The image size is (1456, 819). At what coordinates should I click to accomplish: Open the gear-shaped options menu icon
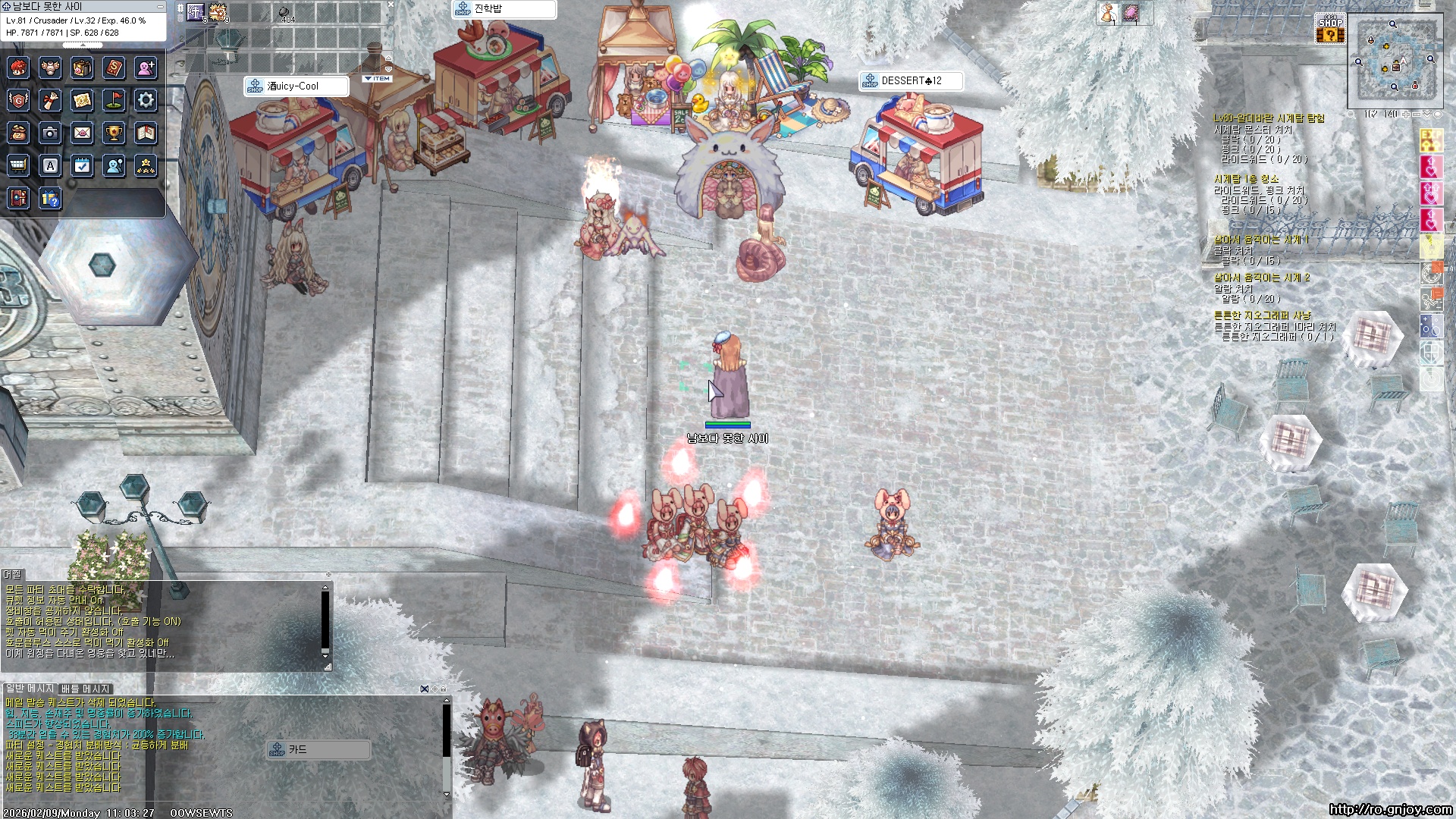[146, 100]
